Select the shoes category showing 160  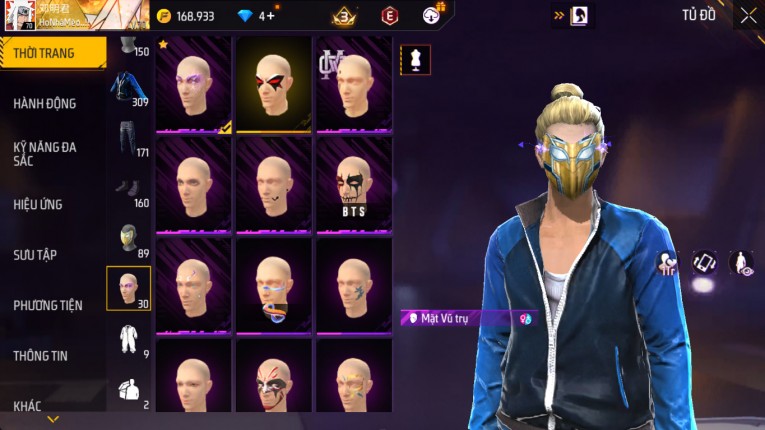coord(128,190)
